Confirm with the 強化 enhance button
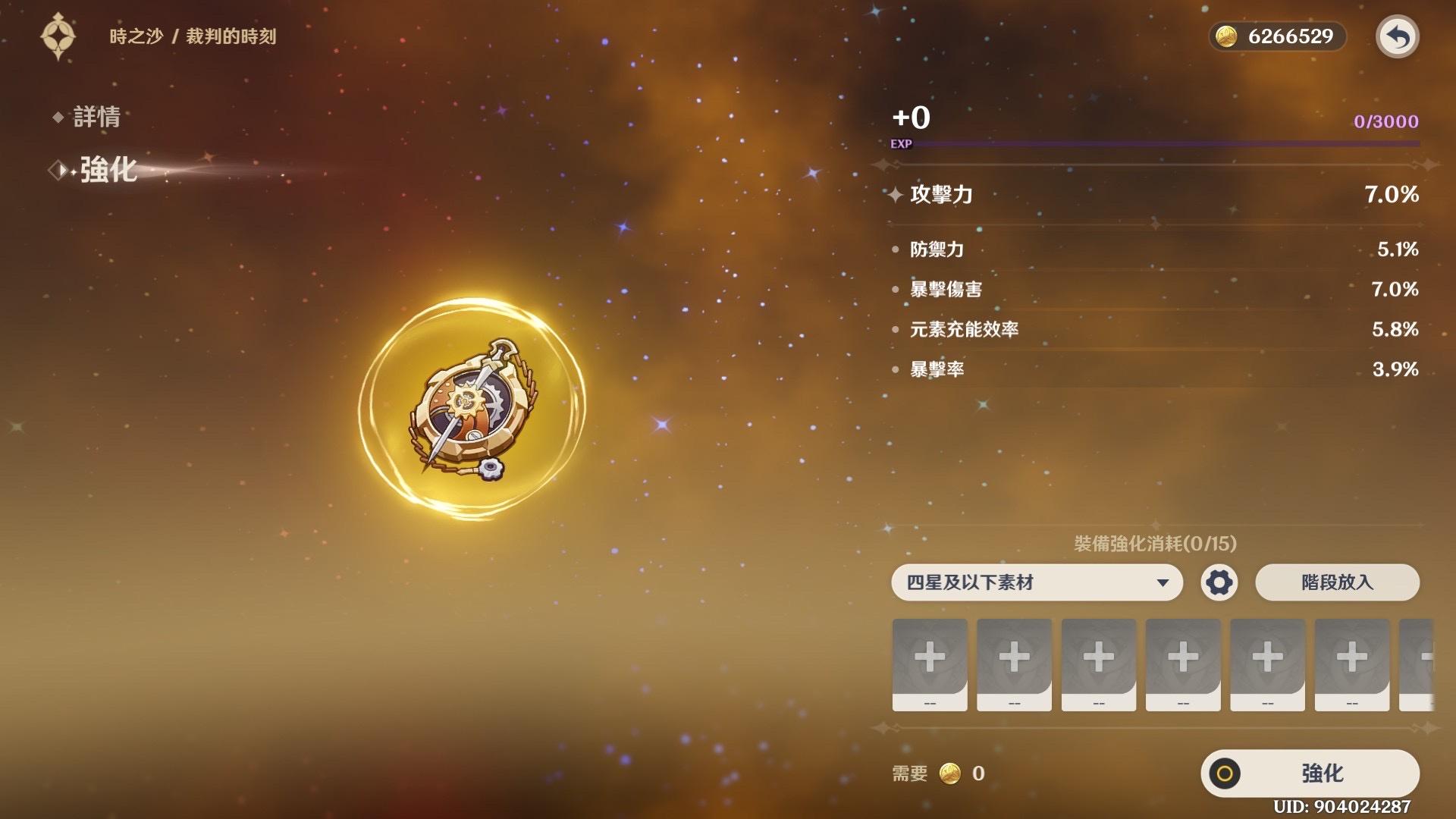 click(x=1310, y=773)
